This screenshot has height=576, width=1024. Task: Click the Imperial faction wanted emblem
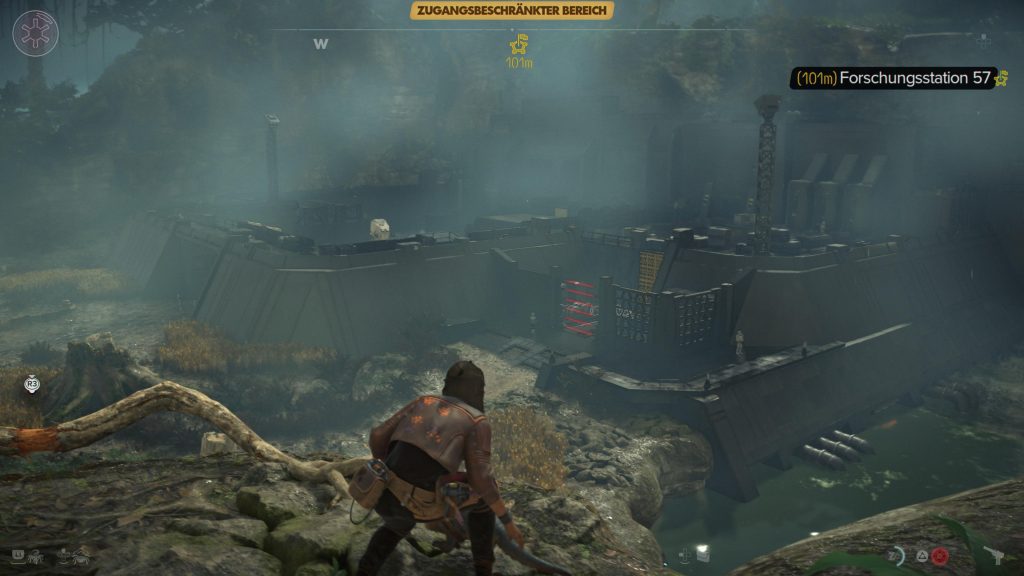tap(35, 33)
